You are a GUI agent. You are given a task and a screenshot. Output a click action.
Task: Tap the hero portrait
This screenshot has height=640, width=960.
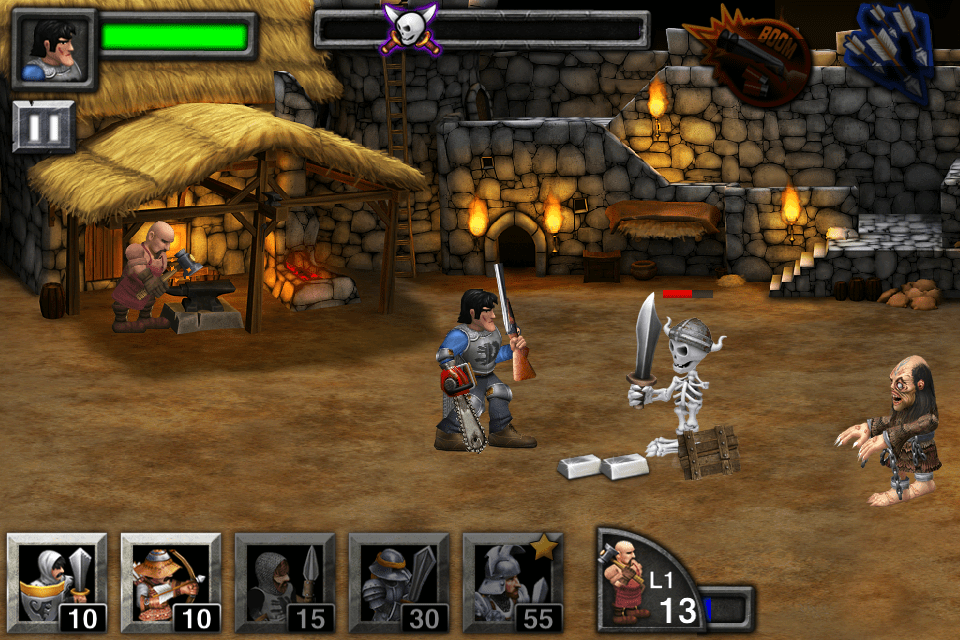click(53, 50)
